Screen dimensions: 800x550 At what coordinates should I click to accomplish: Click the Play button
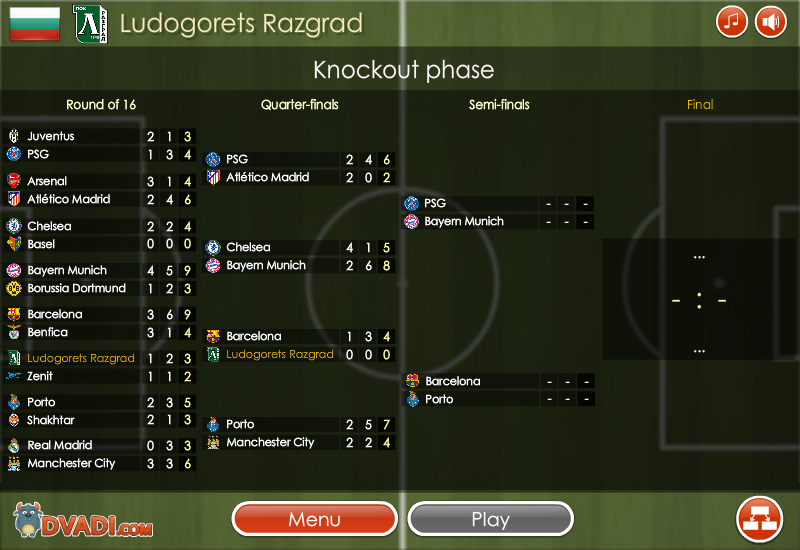tap(490, 519)
